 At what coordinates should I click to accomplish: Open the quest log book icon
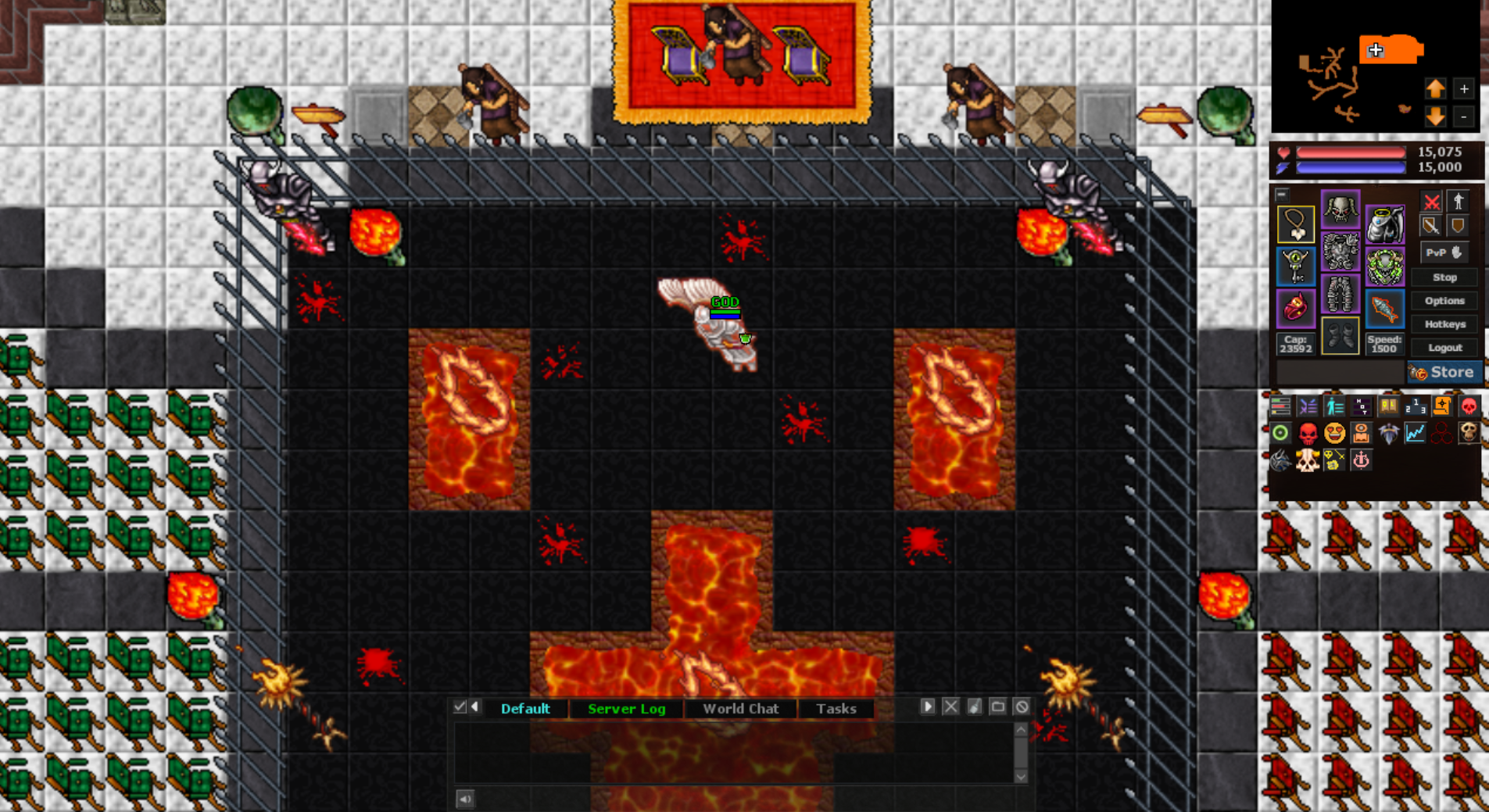click(x=1388, y=406)
